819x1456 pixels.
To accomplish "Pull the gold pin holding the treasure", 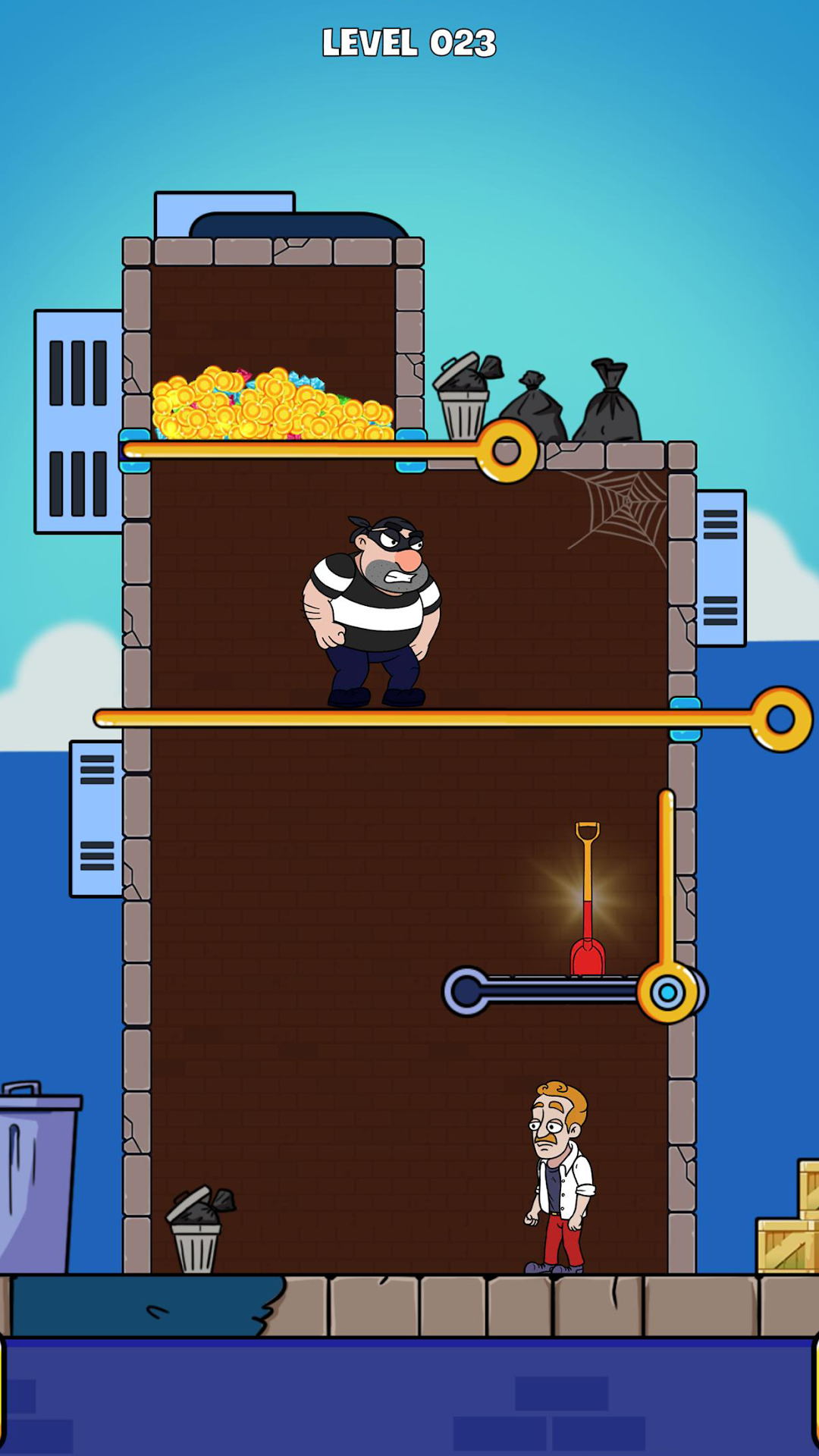I will pyautogui.click(x=507, y=452).
